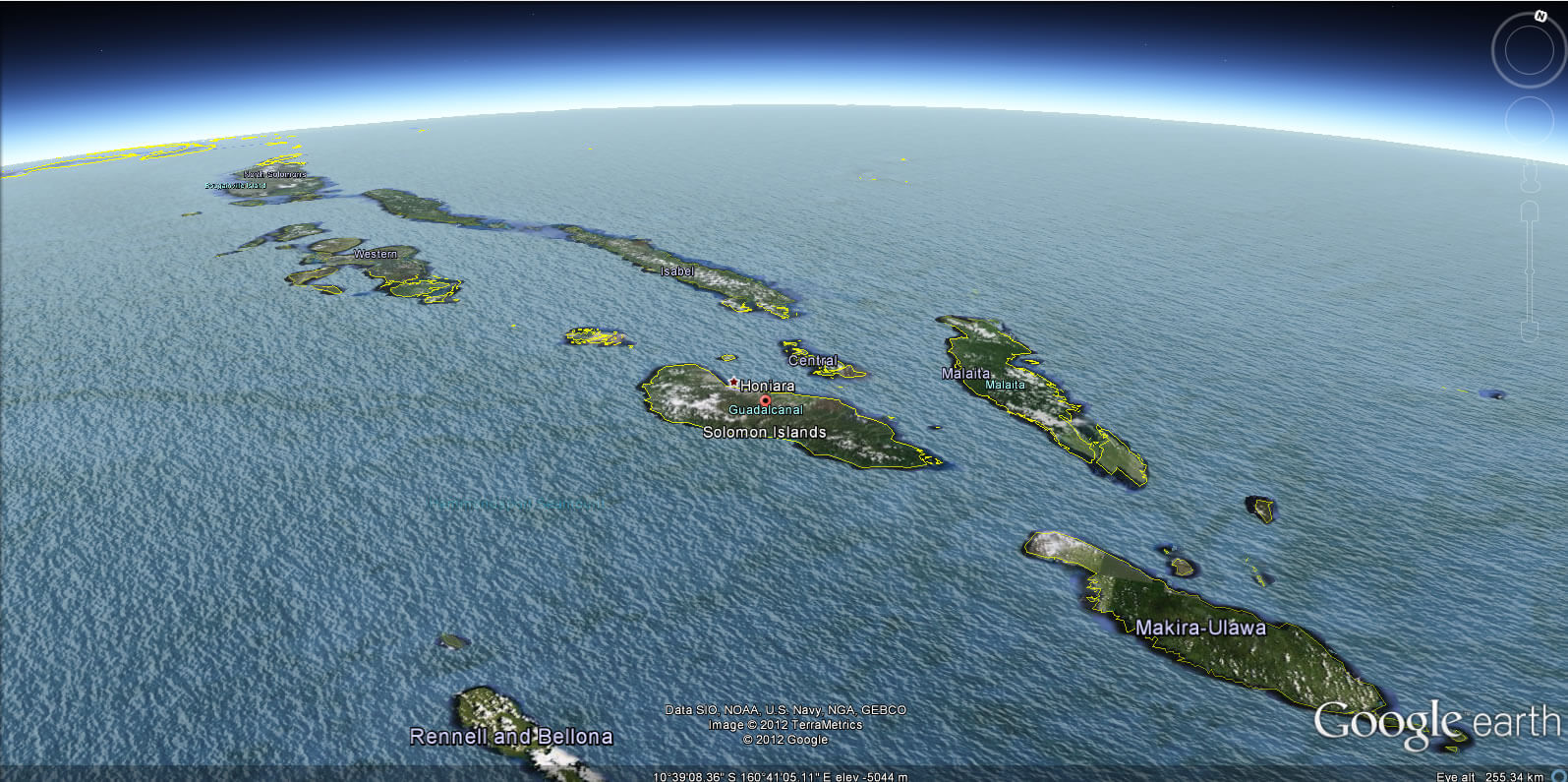Click the Makira-Ulawa label
The image size is (1568, 782).
click(x=1201, y=628)
